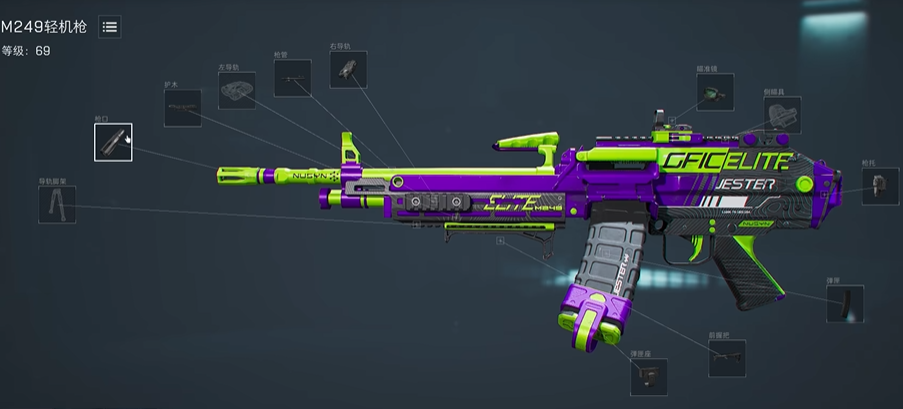Choose the canted sight (侧瞄具) slot
903x409 pixels.
tap(782, 115)
